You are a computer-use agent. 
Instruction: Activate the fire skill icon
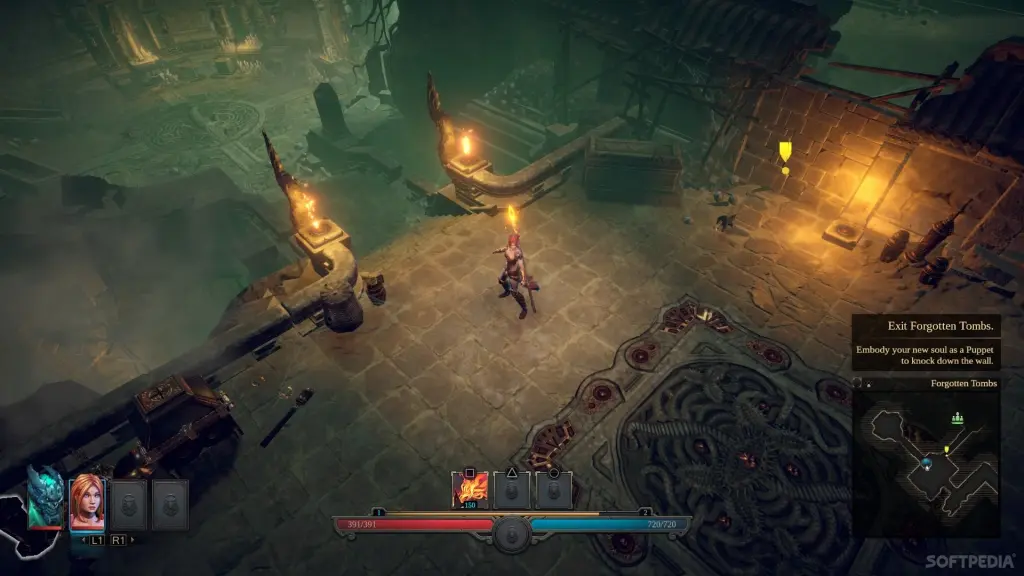[470, 489]
